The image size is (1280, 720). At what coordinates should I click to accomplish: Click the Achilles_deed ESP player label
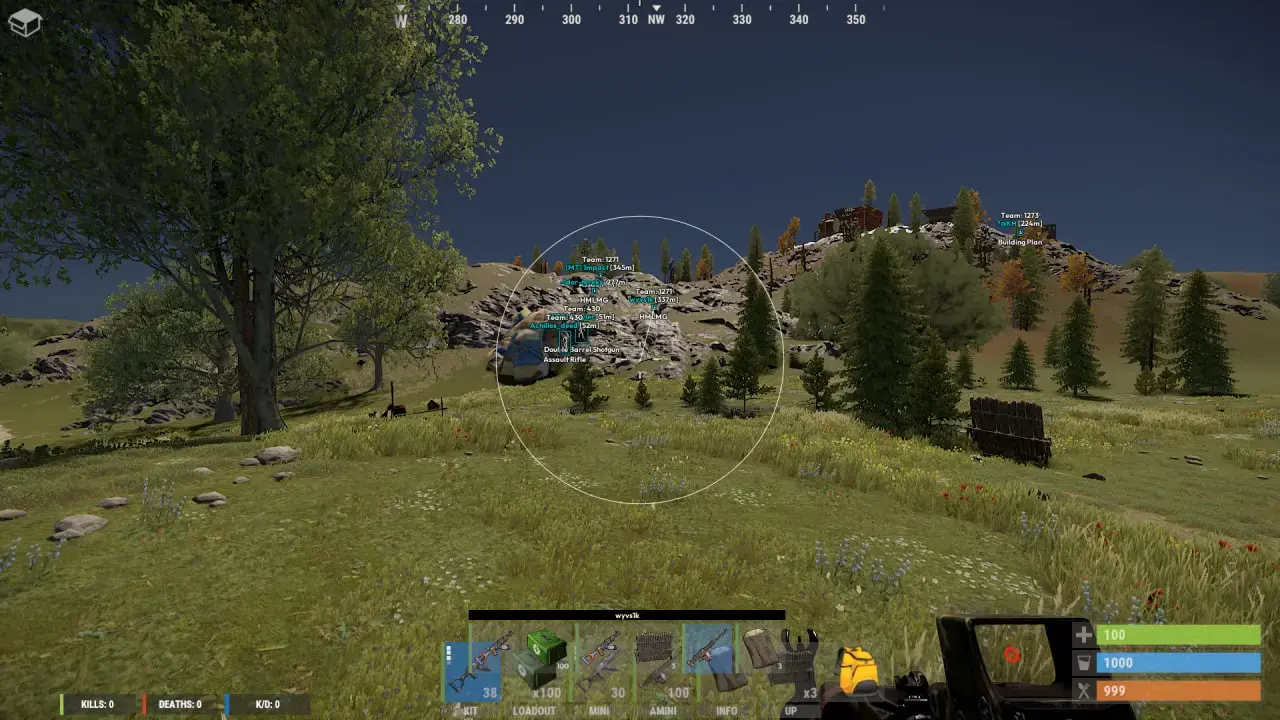tap(554, 326)
